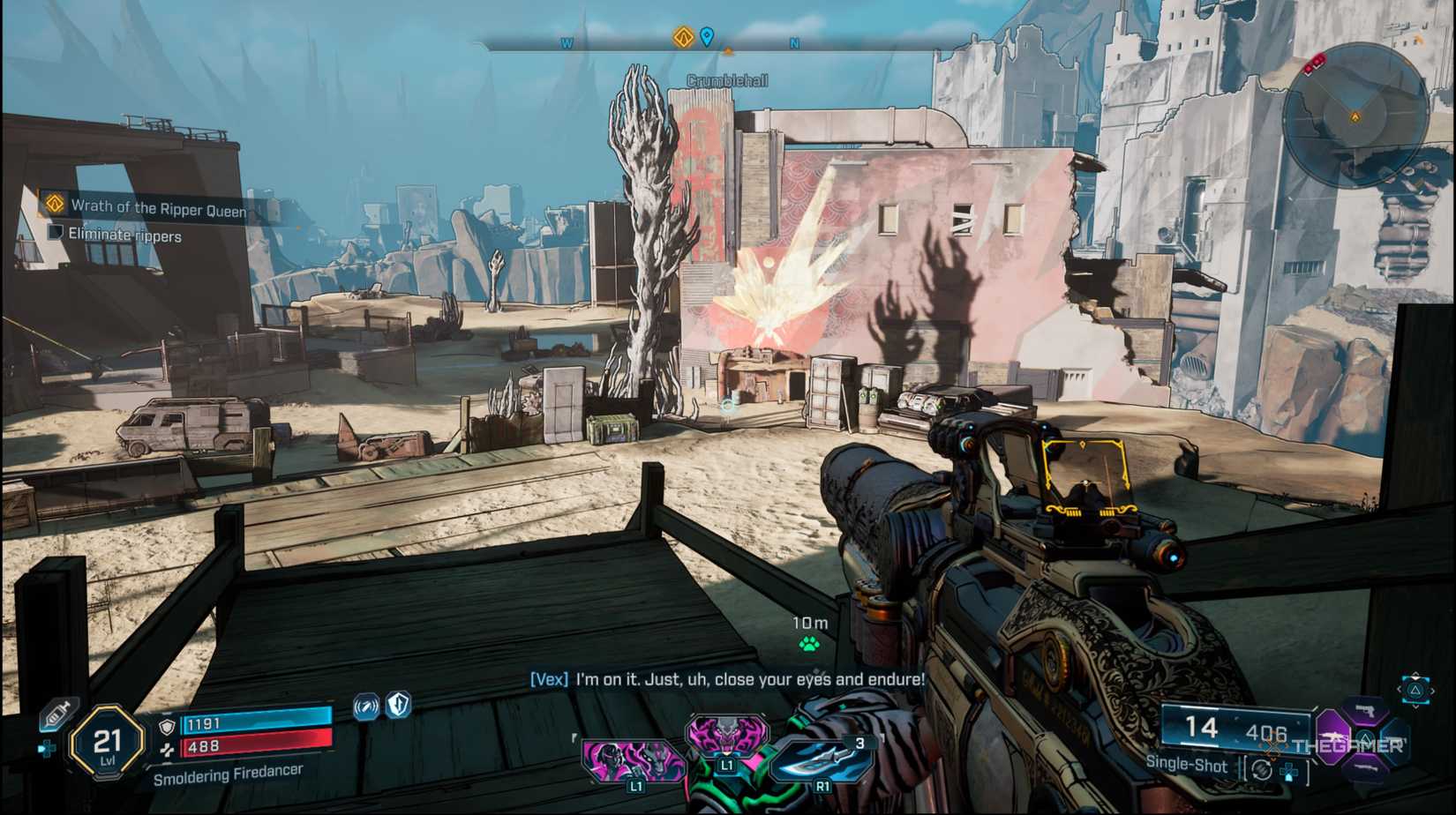The image size is (1456, 815).
Task: Click the red 488 health bar
Action: [257, 744]
